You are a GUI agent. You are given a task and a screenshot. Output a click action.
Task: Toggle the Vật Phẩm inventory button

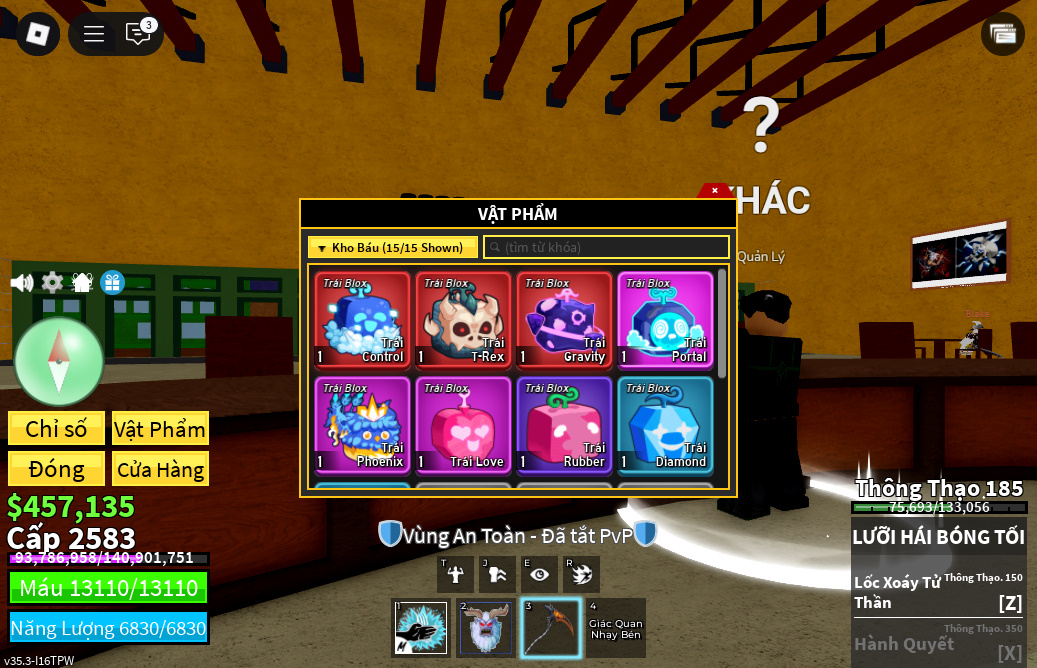click(160, 429)
